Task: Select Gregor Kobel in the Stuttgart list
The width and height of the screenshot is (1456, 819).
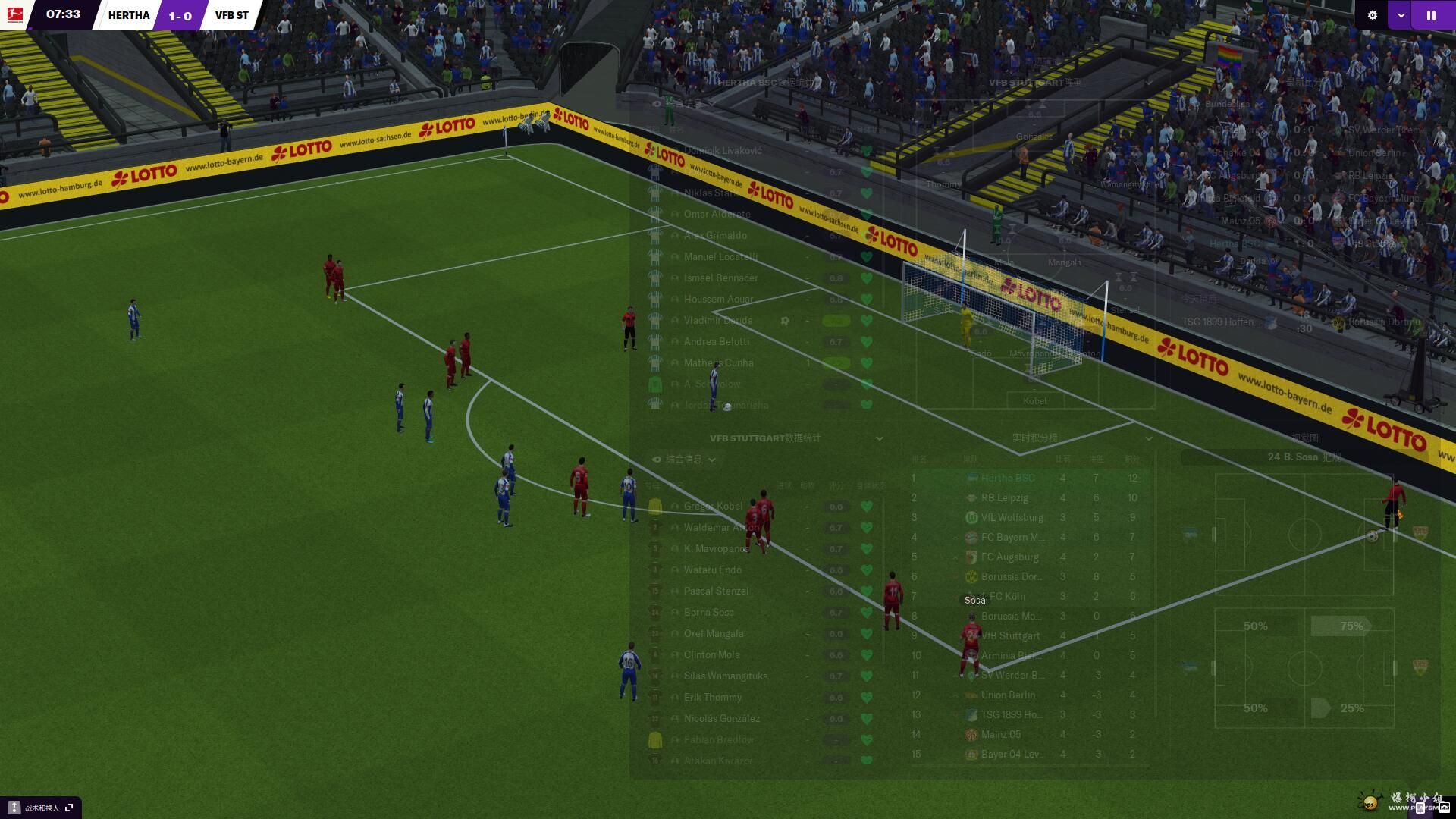Action: 713,507
